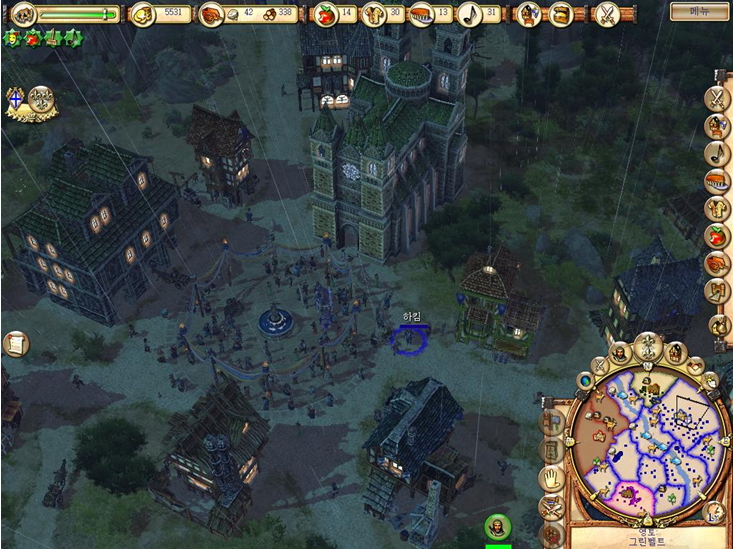733x550 pixels.
Task: Click the castle button above minimap
Action: (x=675, y=352)
